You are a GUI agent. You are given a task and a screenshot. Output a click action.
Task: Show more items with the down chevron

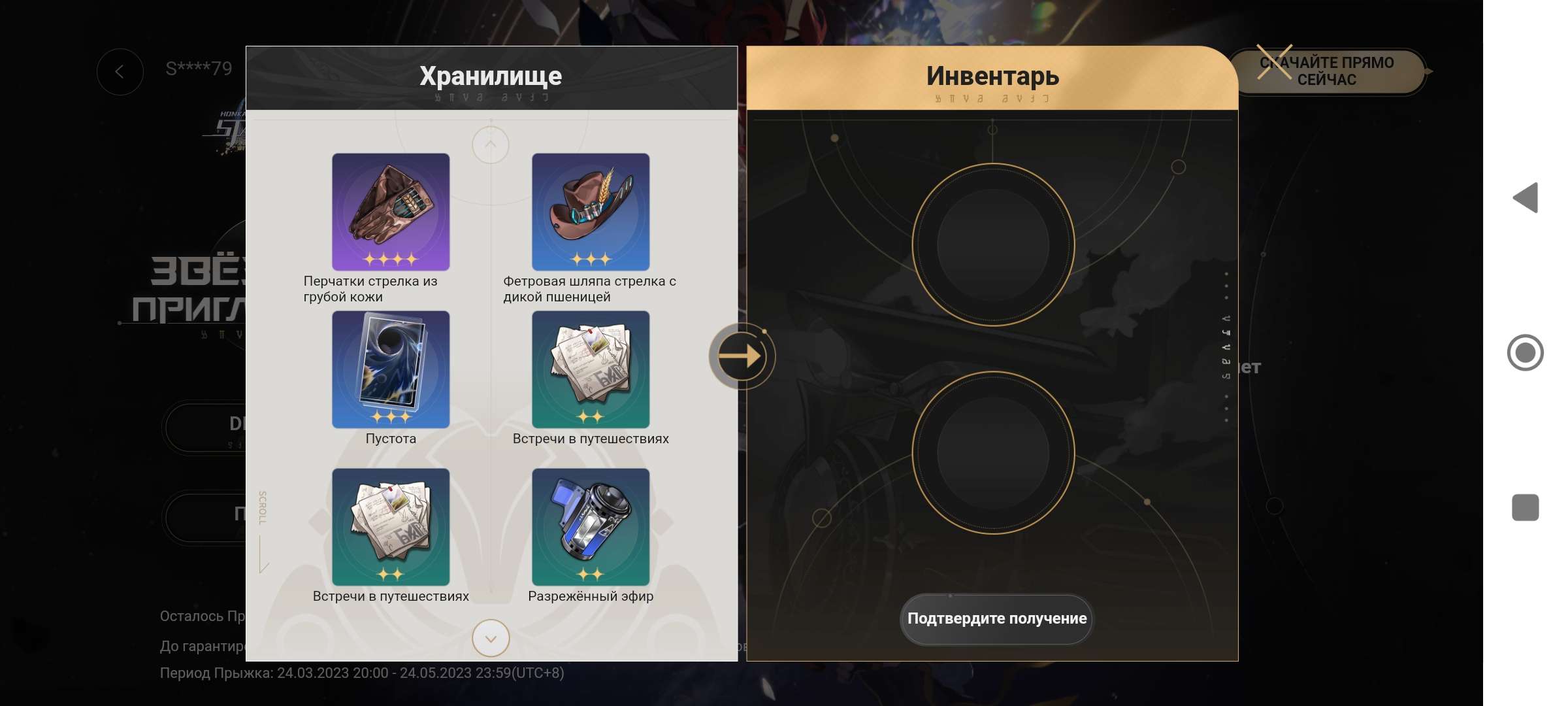pyautogui.click(x=491, y=638)
